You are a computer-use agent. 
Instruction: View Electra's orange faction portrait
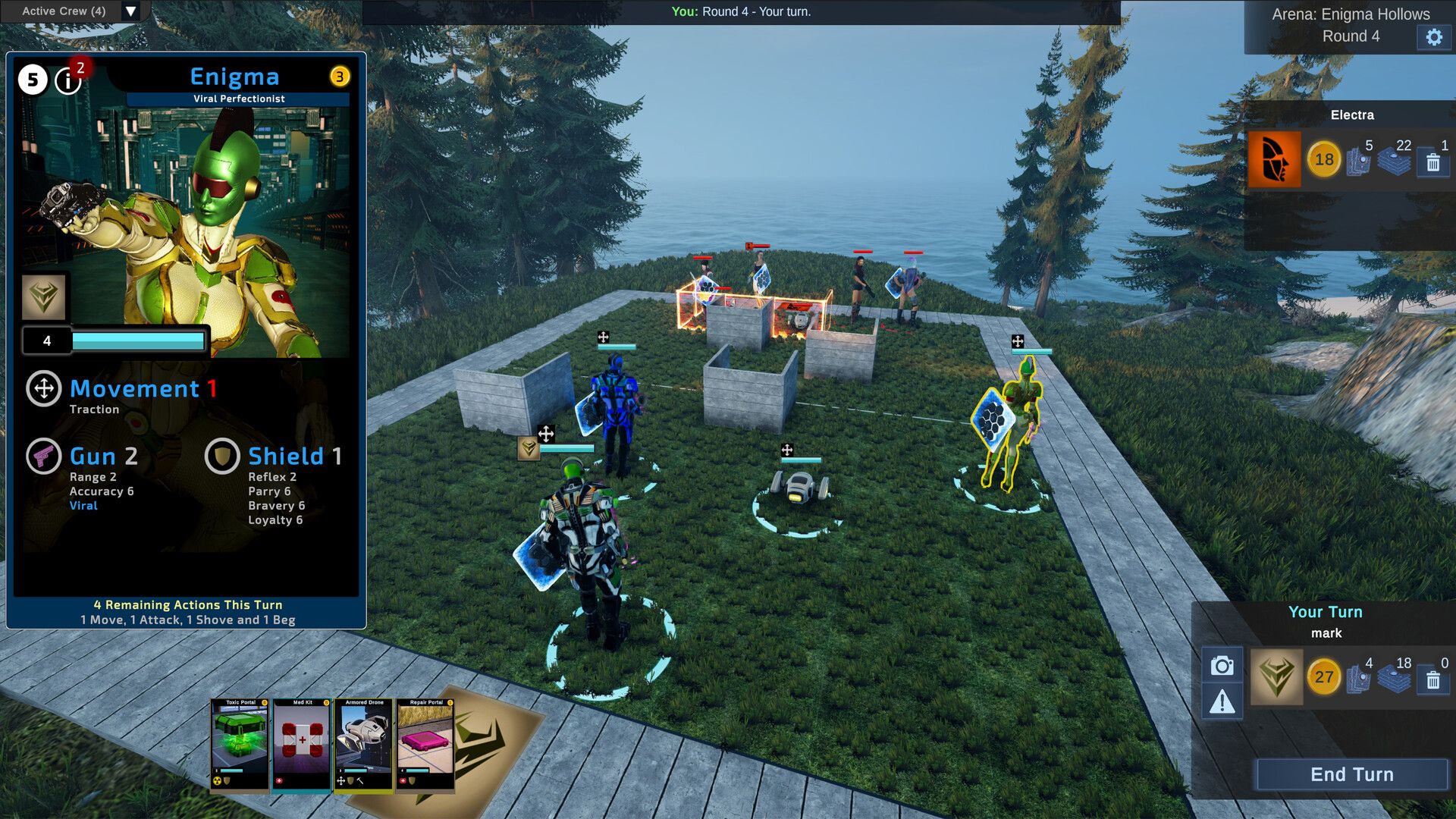tap(1274, 159)
